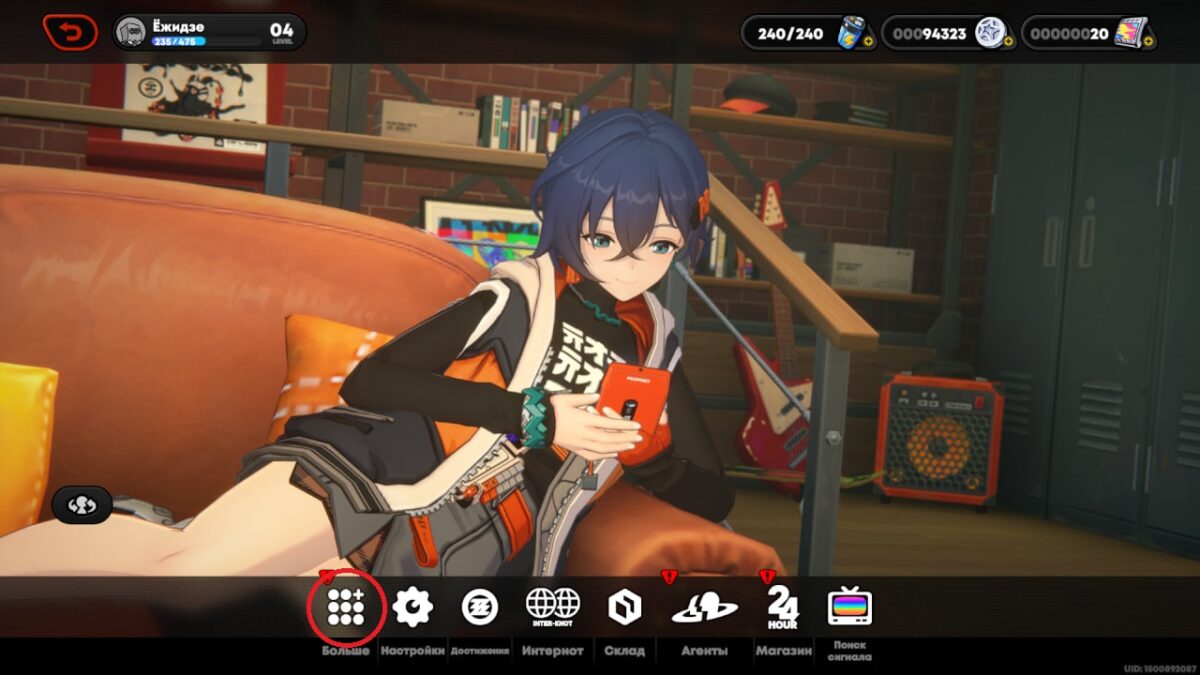Go back with the red return arrow
This screenshot has width=1200, height=675.
(x=70, y=32)
